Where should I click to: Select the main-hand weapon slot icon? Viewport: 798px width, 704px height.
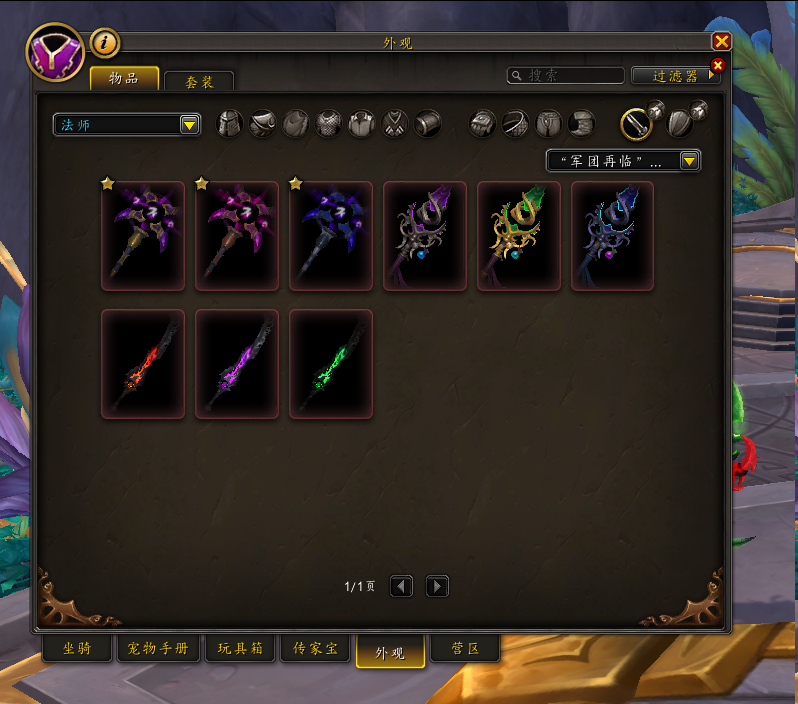click(x=636, y=123)
